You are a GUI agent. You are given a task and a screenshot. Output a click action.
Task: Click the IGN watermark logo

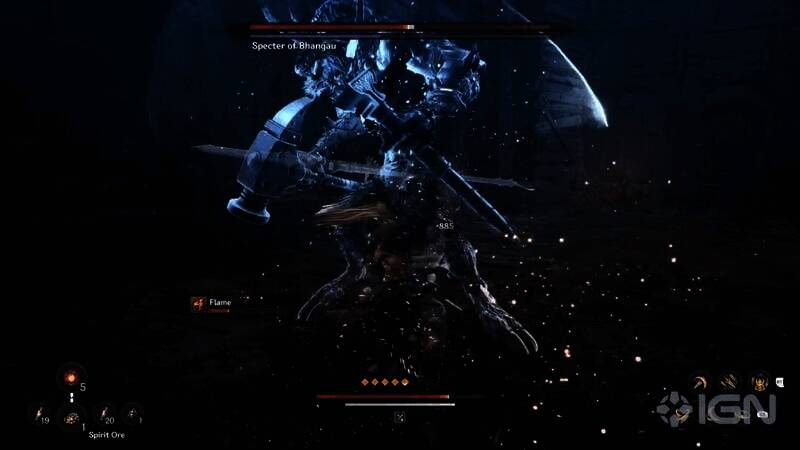716,409
